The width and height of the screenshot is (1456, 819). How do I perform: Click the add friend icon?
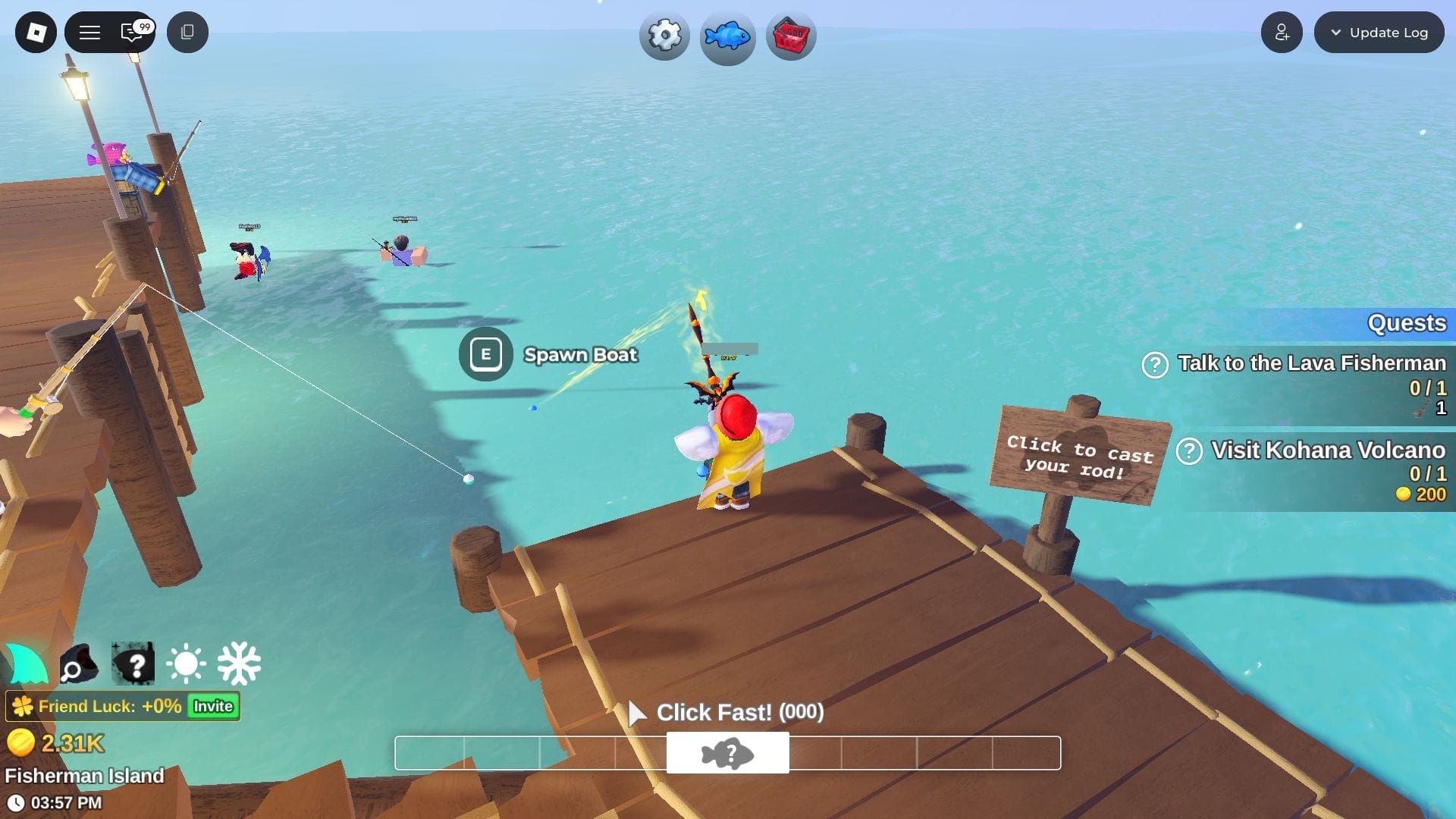(1282, 32)
